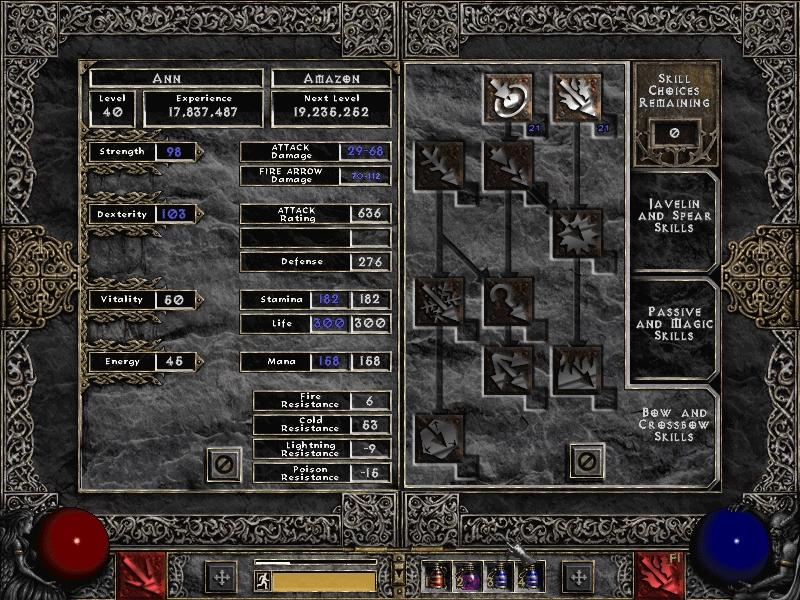Pick the Exploding Arrow skill icon

577,232
